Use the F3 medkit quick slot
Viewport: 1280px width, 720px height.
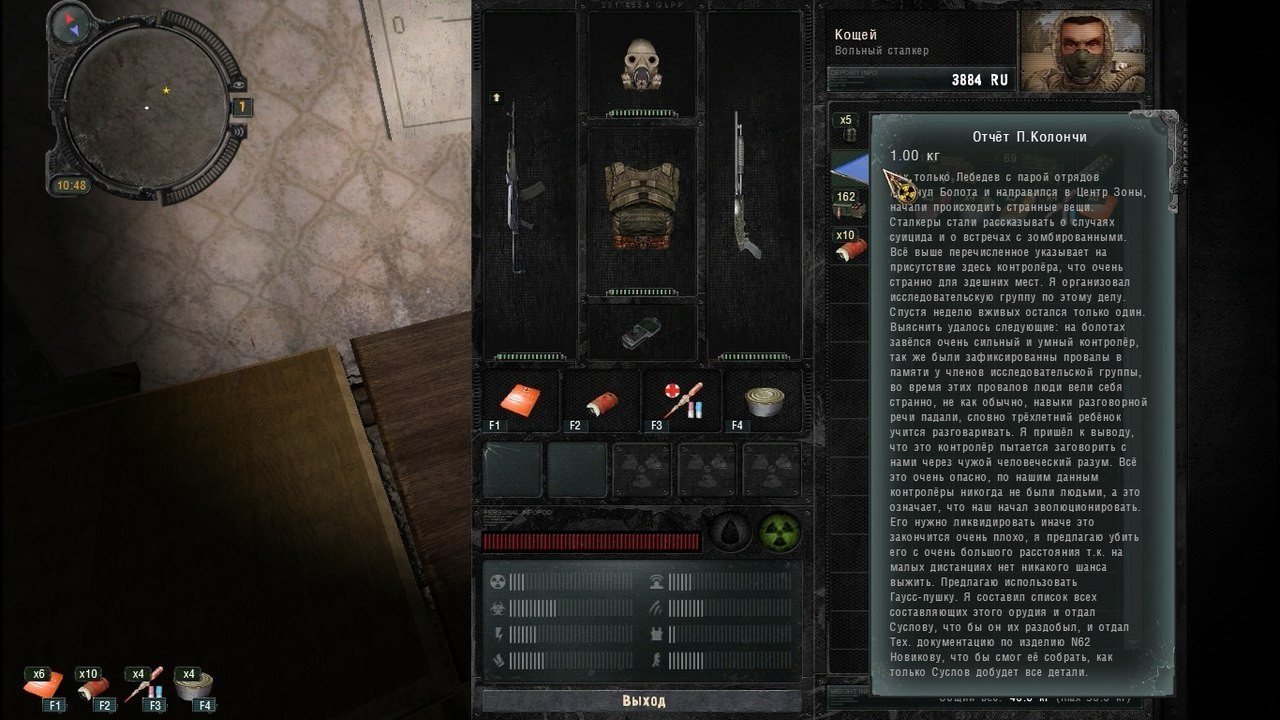coord(681,401)
